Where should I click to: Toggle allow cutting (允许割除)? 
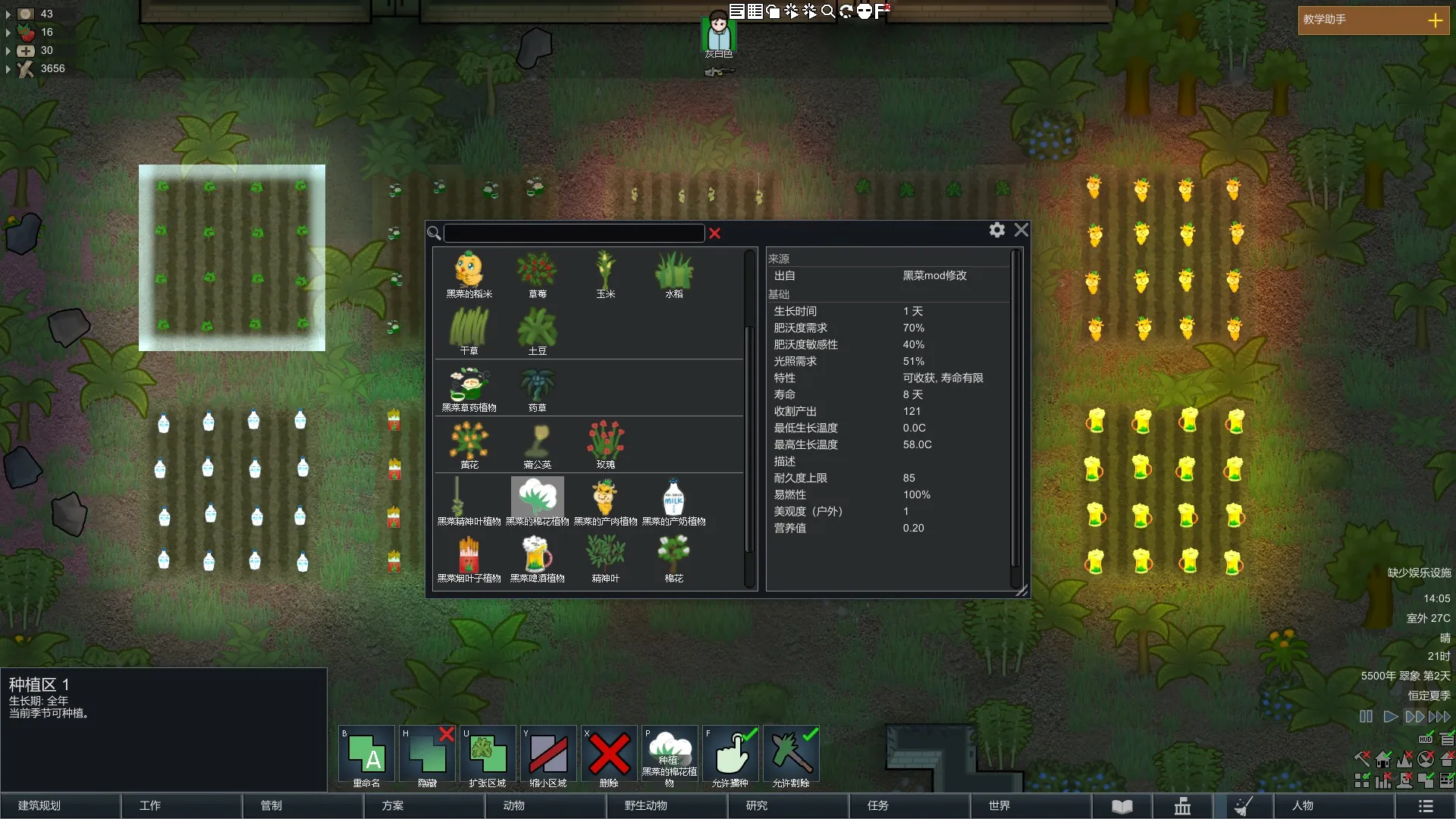point(791,758)
